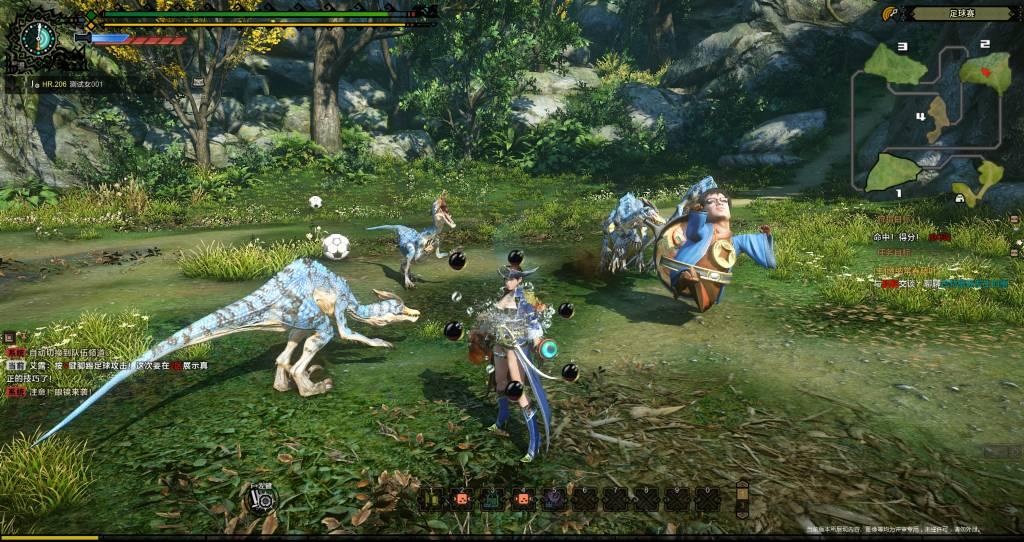The image size is (1024, 542).
Task: Choose zone 3 on the minimap
Action: [x=895, y=66]
